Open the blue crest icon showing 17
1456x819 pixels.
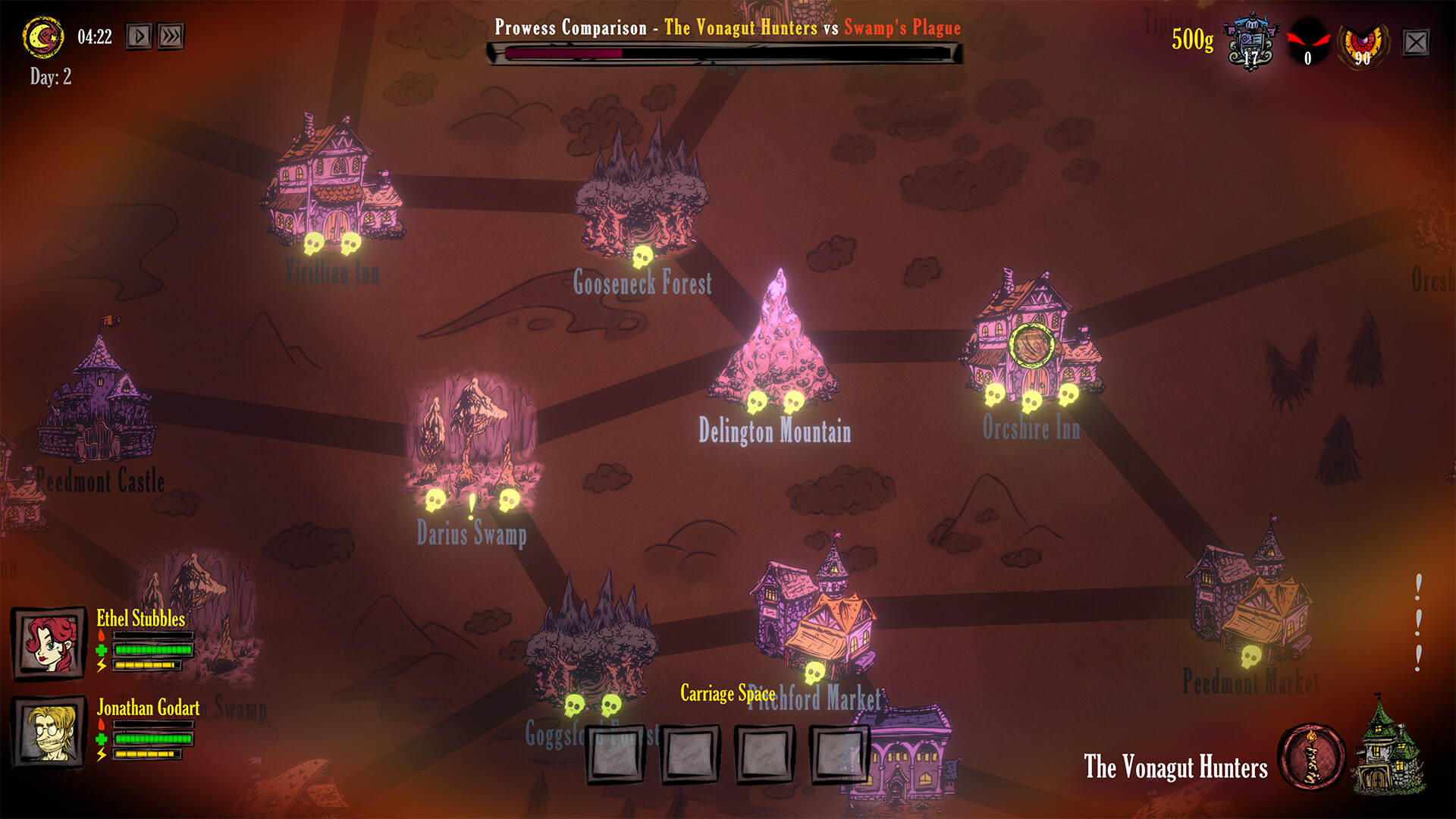pyautogui.click(x=1251, y=42)
